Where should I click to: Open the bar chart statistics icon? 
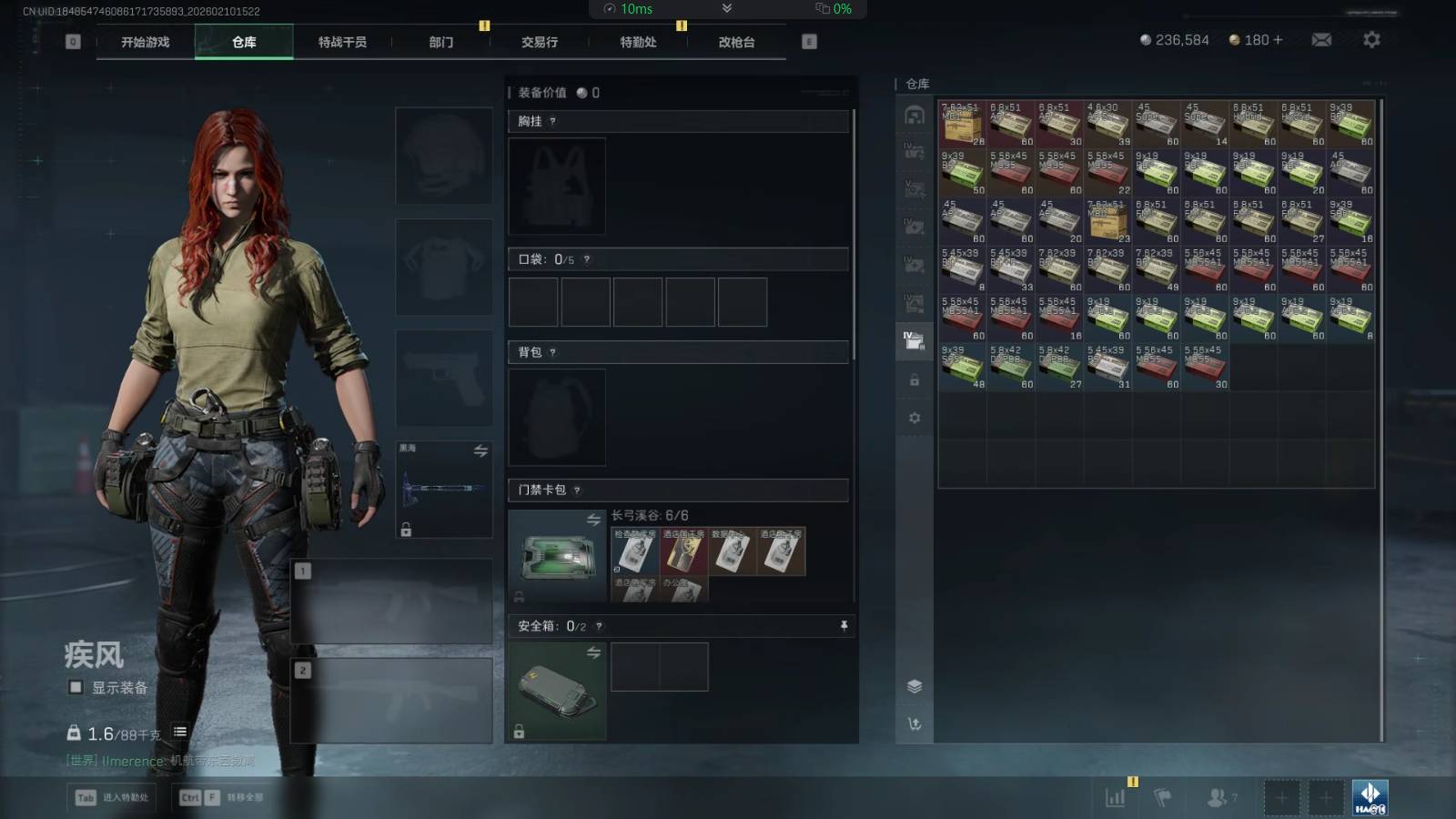pyautogui.click(x=1115, y=798)
